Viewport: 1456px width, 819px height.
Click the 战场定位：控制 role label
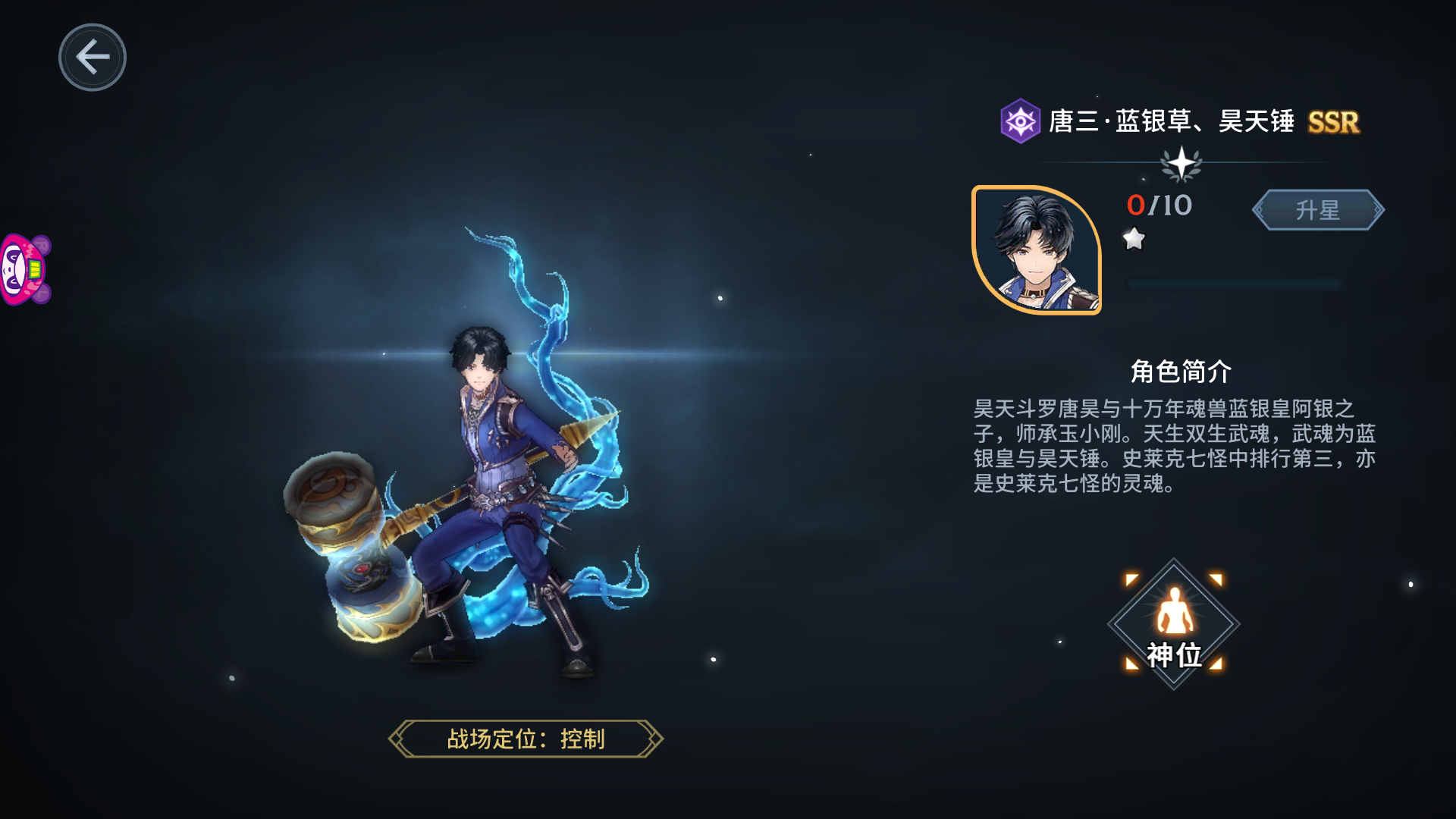(526, 739)
